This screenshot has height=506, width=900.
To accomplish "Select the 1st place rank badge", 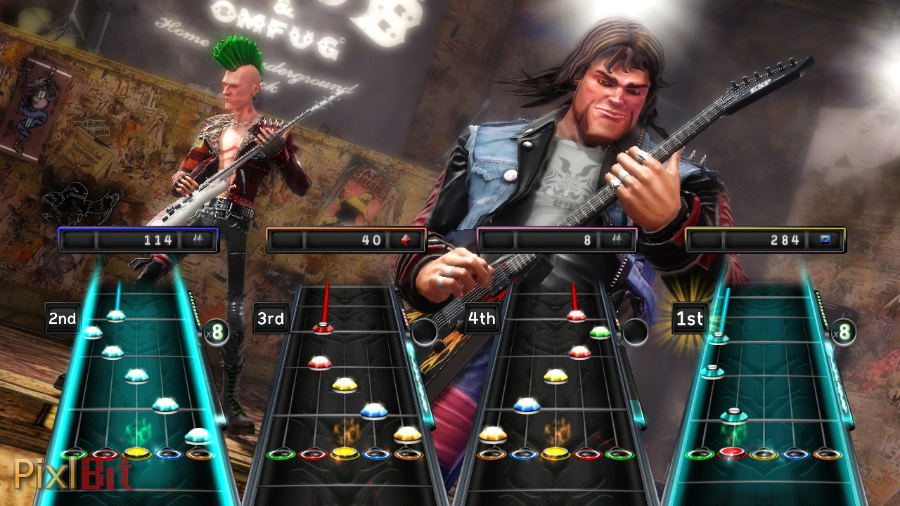I will 689,318.
